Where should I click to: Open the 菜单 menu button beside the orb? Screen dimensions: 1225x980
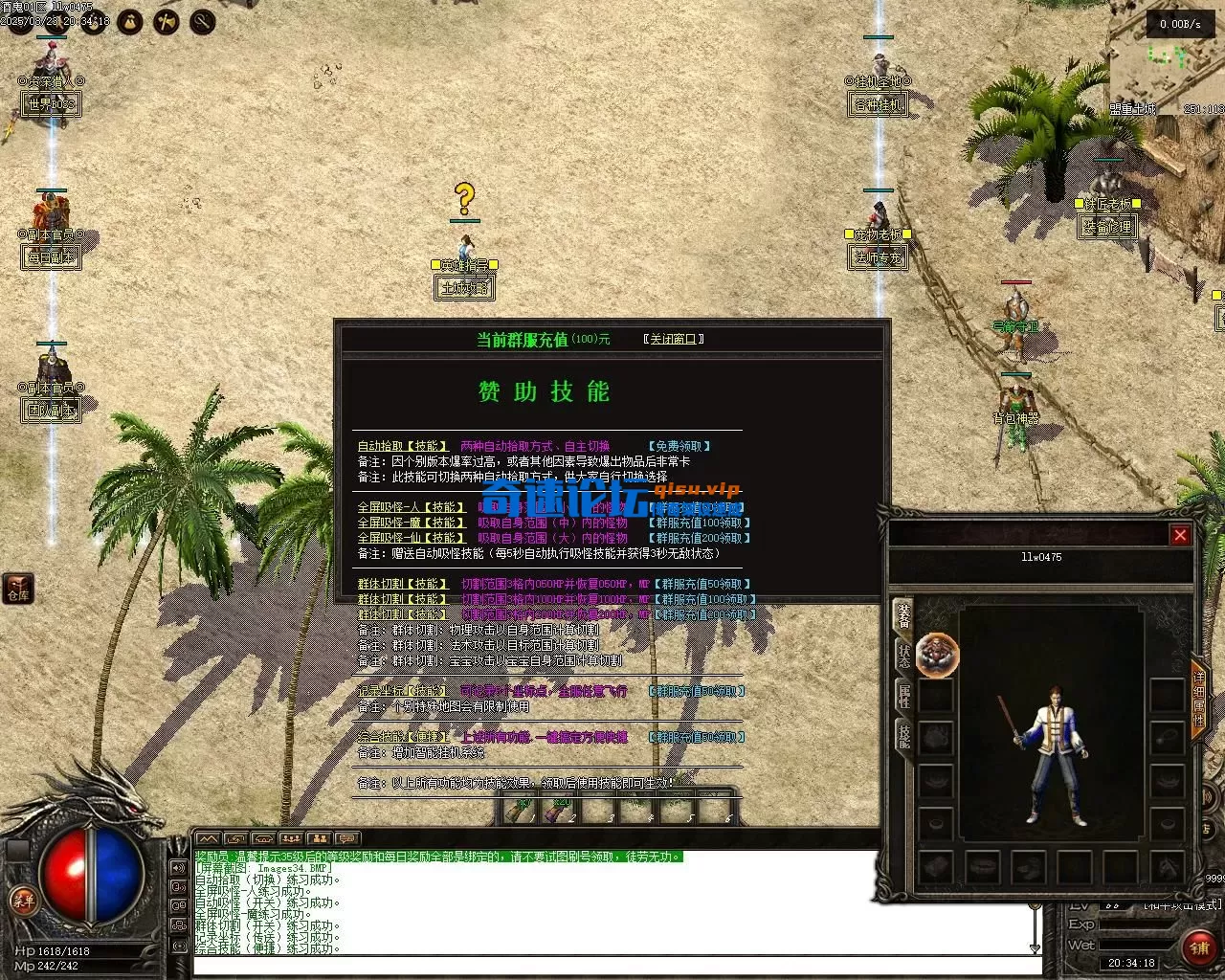pyautogui.click(x=22, y=900)
